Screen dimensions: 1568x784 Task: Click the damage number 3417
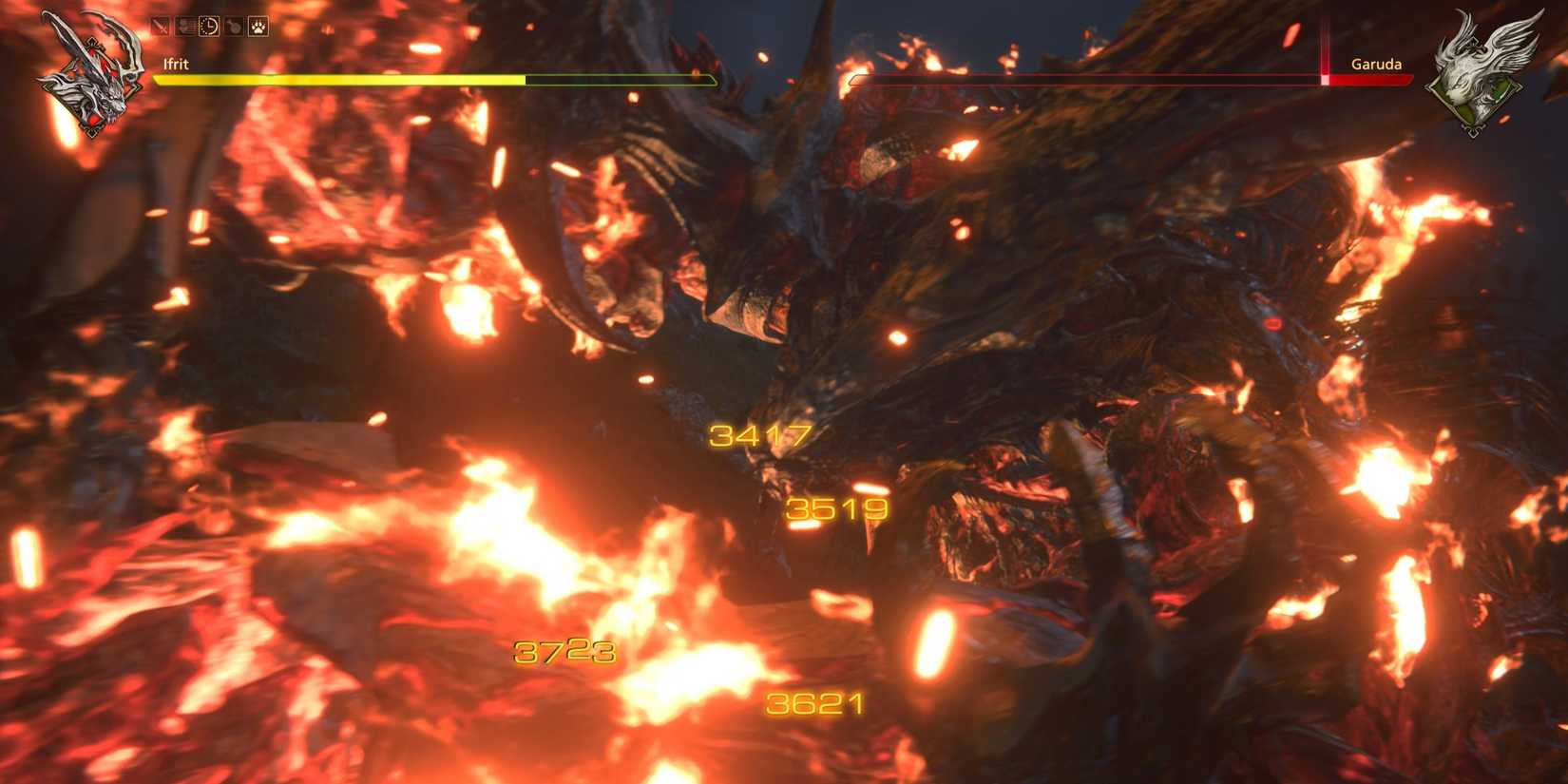tap(760, 436)
